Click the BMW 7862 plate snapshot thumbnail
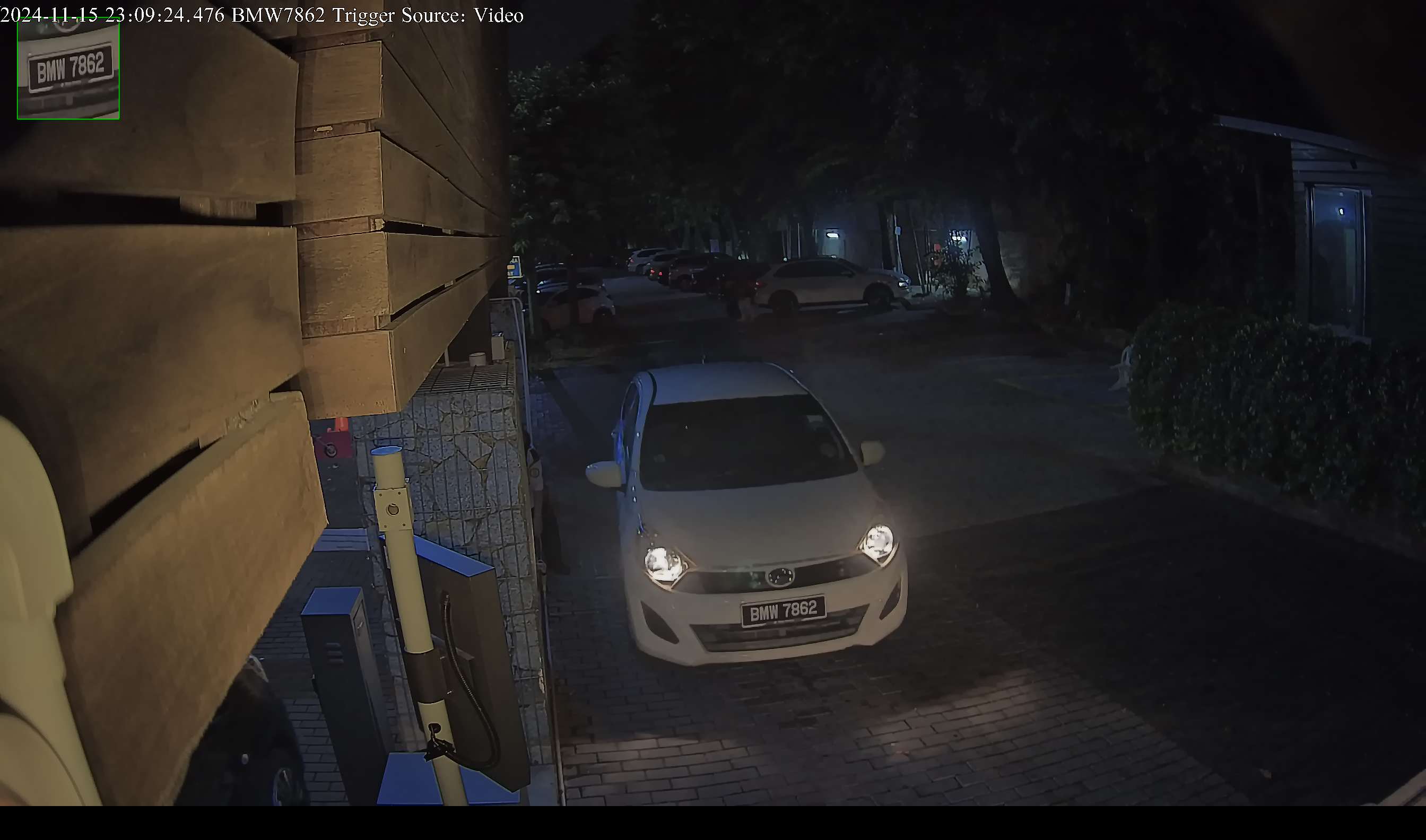This screenshot has height=840, width=1426. point(68,68)
